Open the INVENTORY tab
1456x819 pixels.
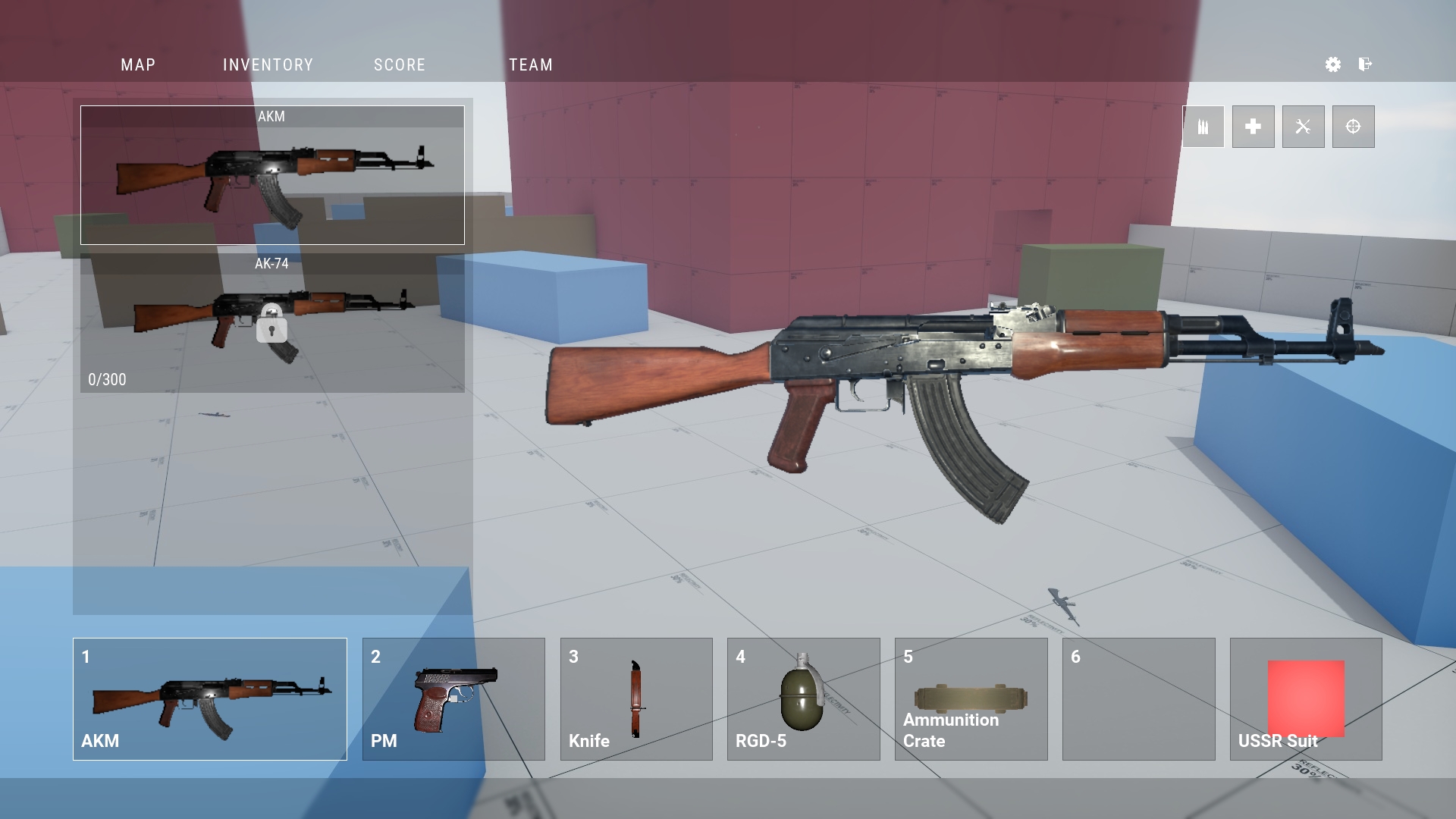pyautogui.click(x=268, y=65)
